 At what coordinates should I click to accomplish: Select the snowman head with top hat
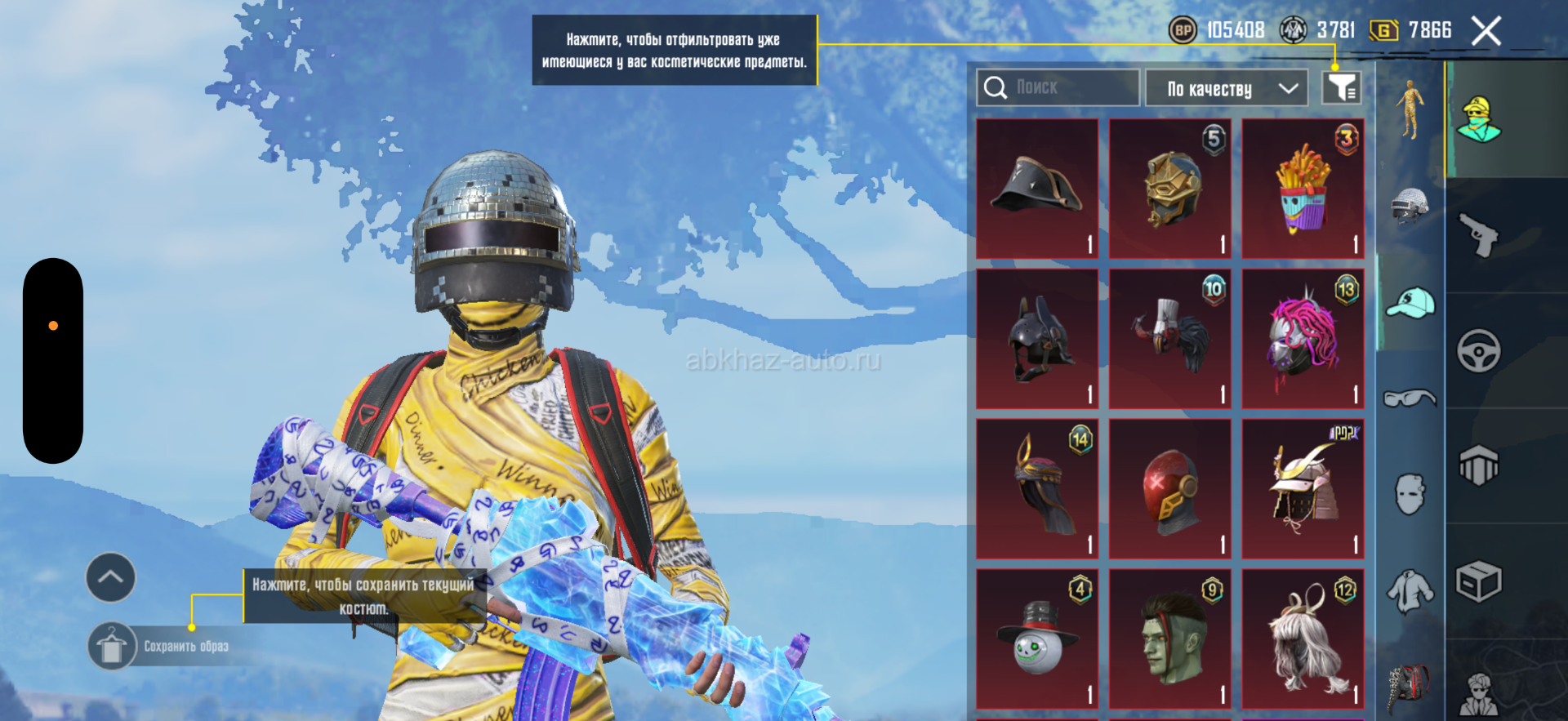click(1037, 639)
